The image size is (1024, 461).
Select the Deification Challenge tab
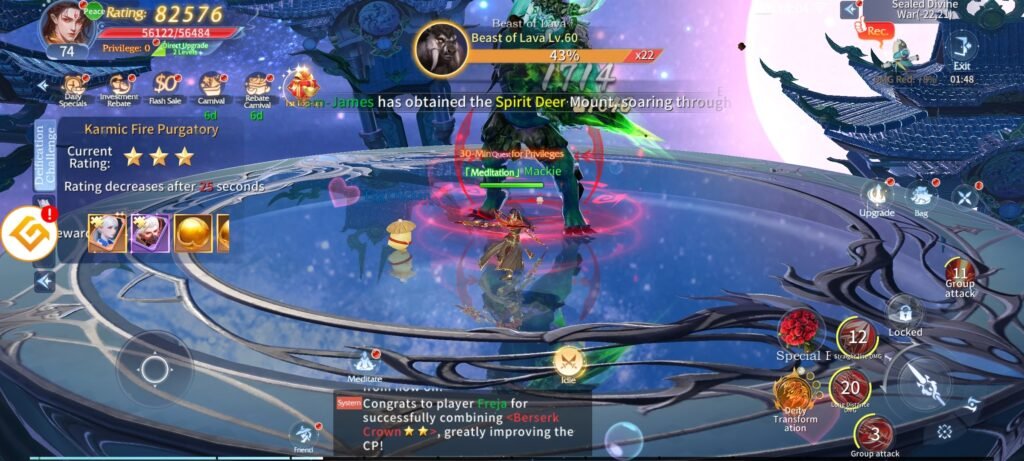[45, 155]
